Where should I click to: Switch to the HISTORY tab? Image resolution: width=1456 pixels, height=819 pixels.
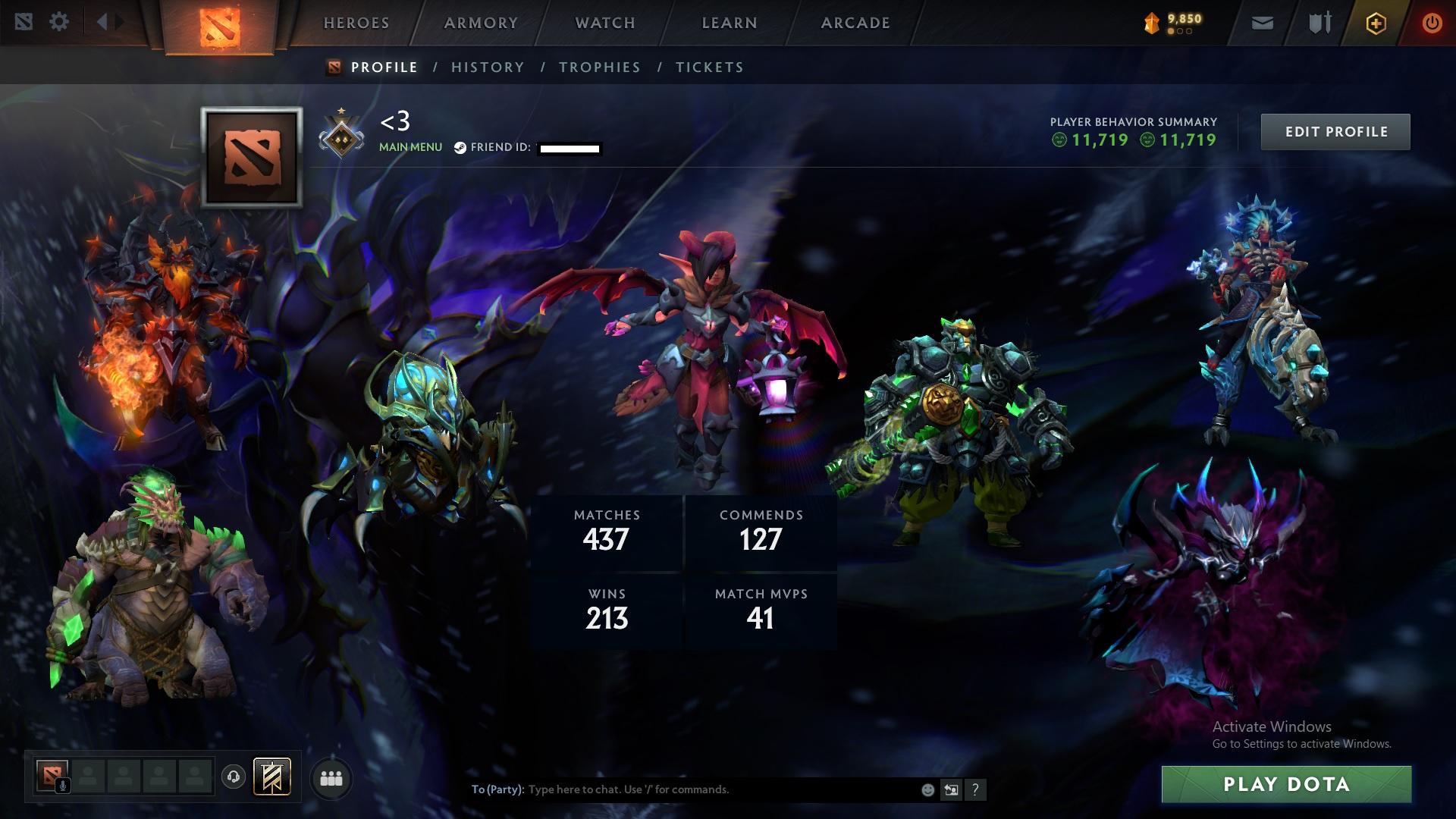(x=488, y=67)
